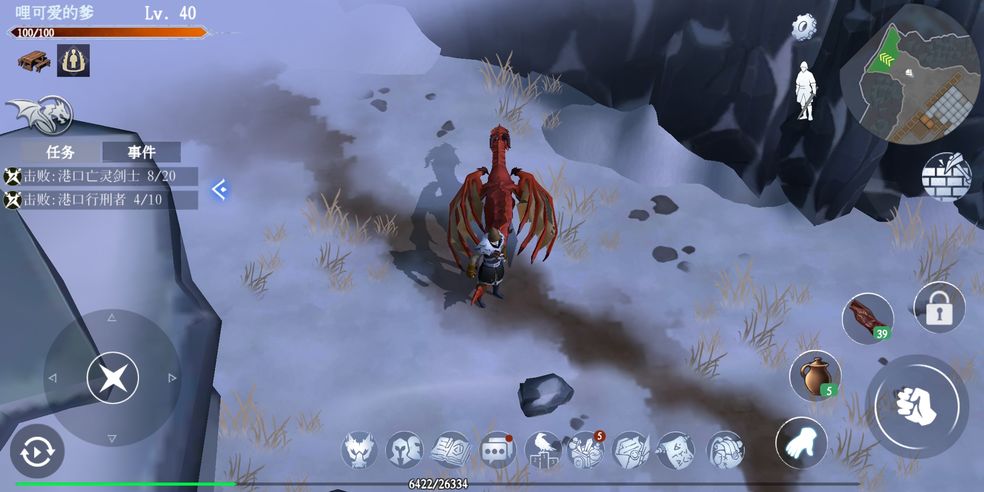Tap the fist attack button
This screenshot has height=492, width=984.
point(916,405)
